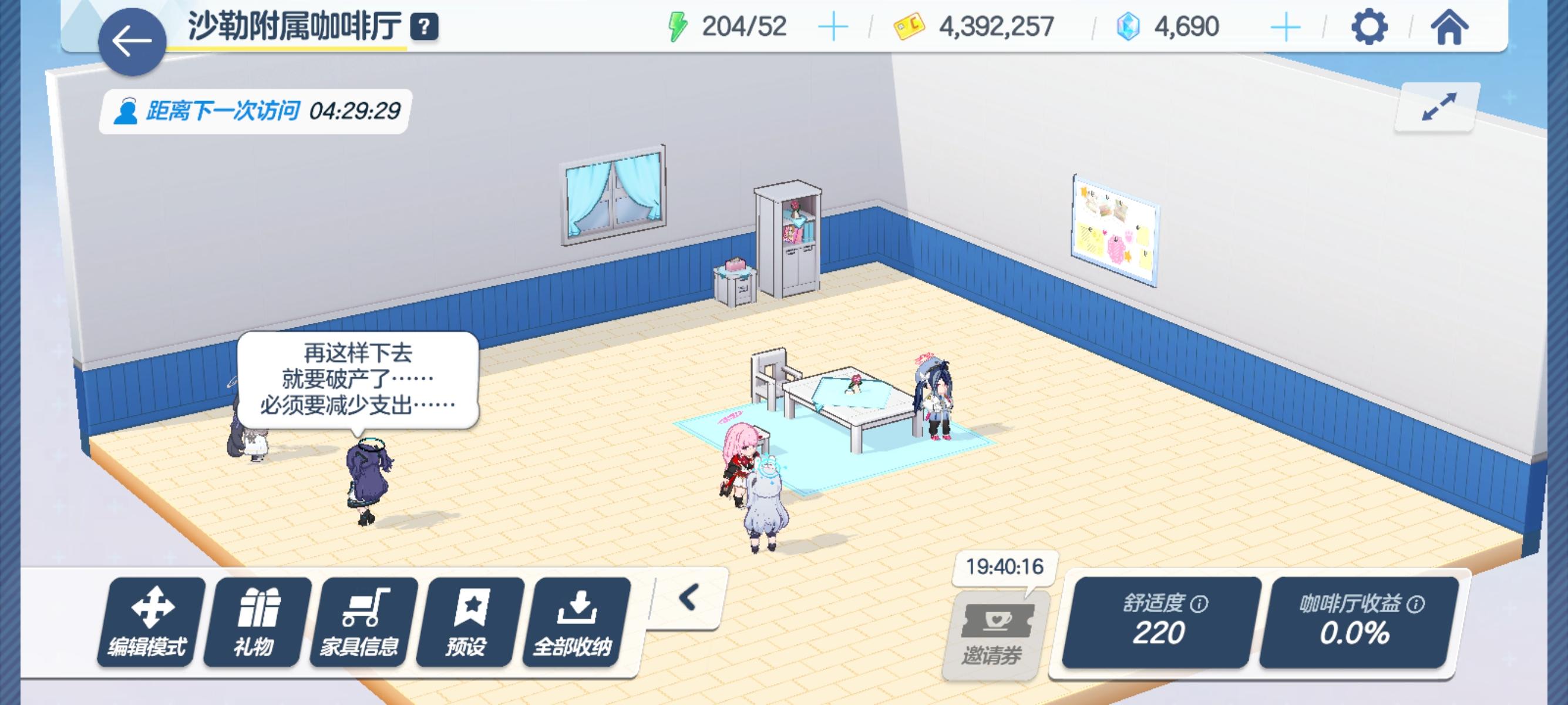
Task: Expand the AP counter with its plus sign
Action: pyautogui.click(x=834, y=28)
